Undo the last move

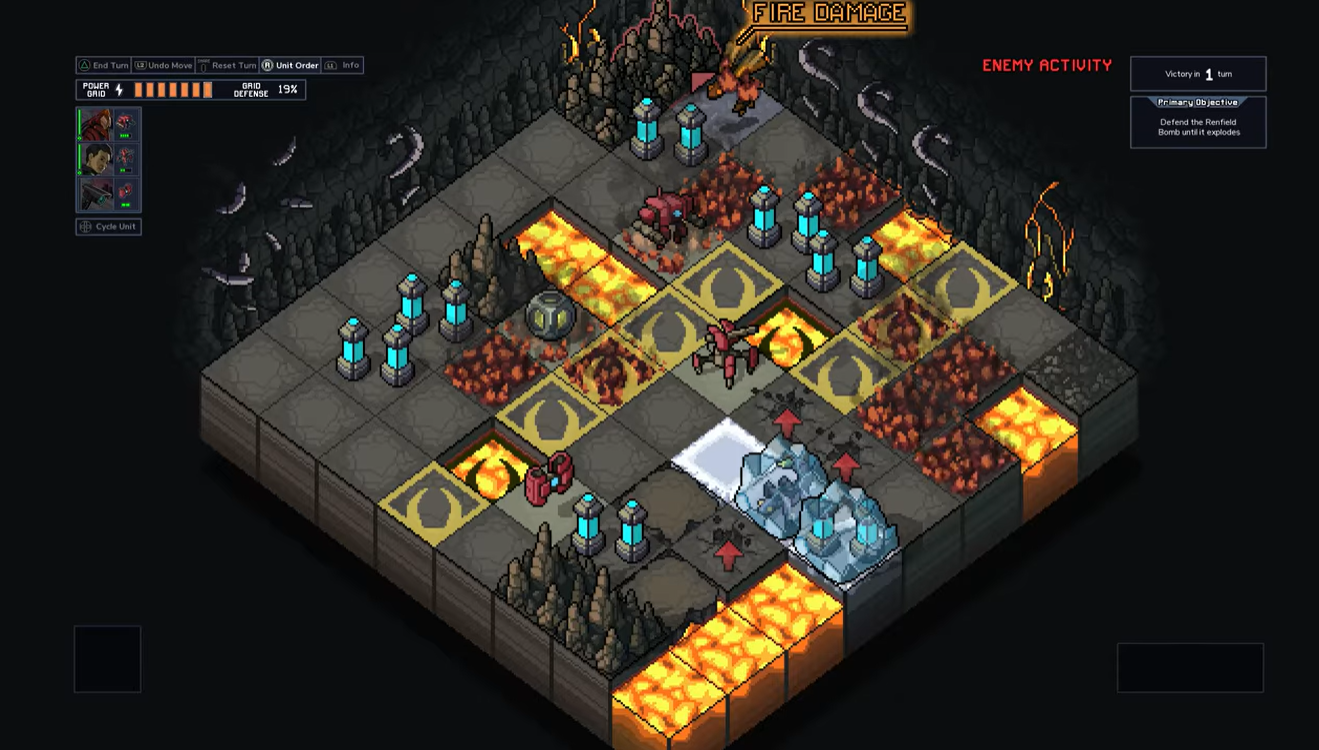(x=164, y=65)
